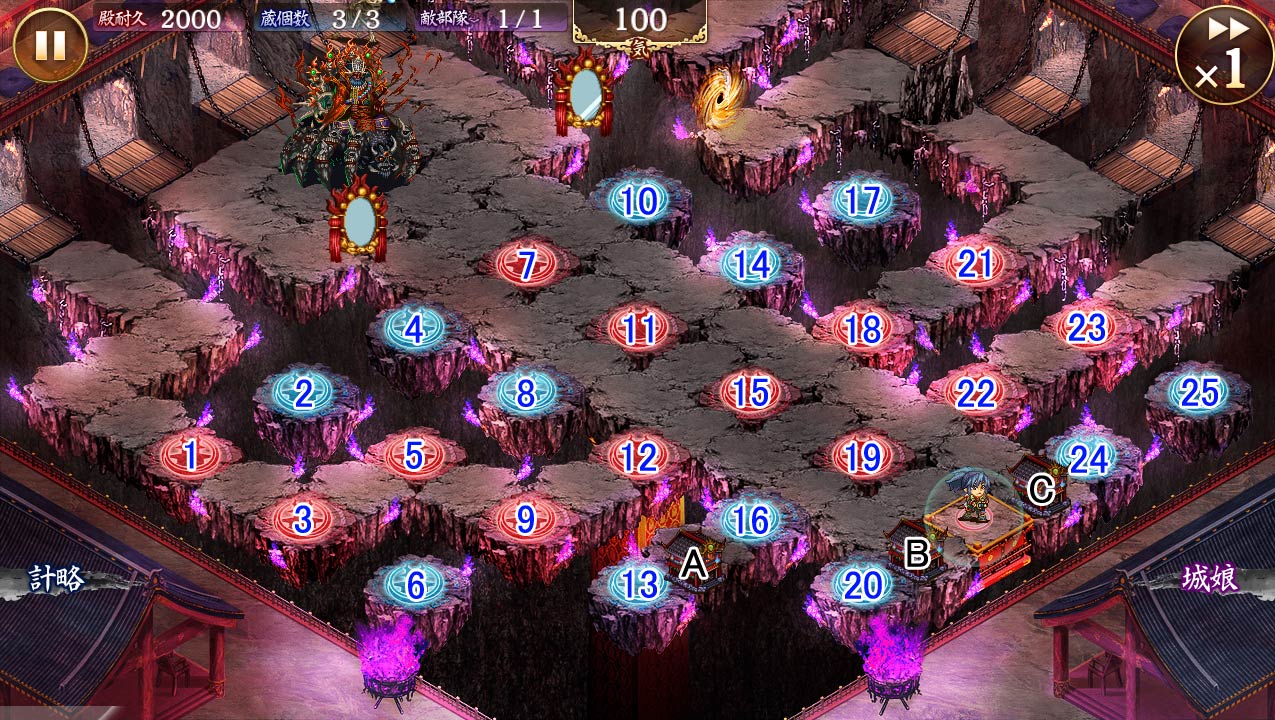
Task: Select deployment tile number 18
Action: (862, 329)
